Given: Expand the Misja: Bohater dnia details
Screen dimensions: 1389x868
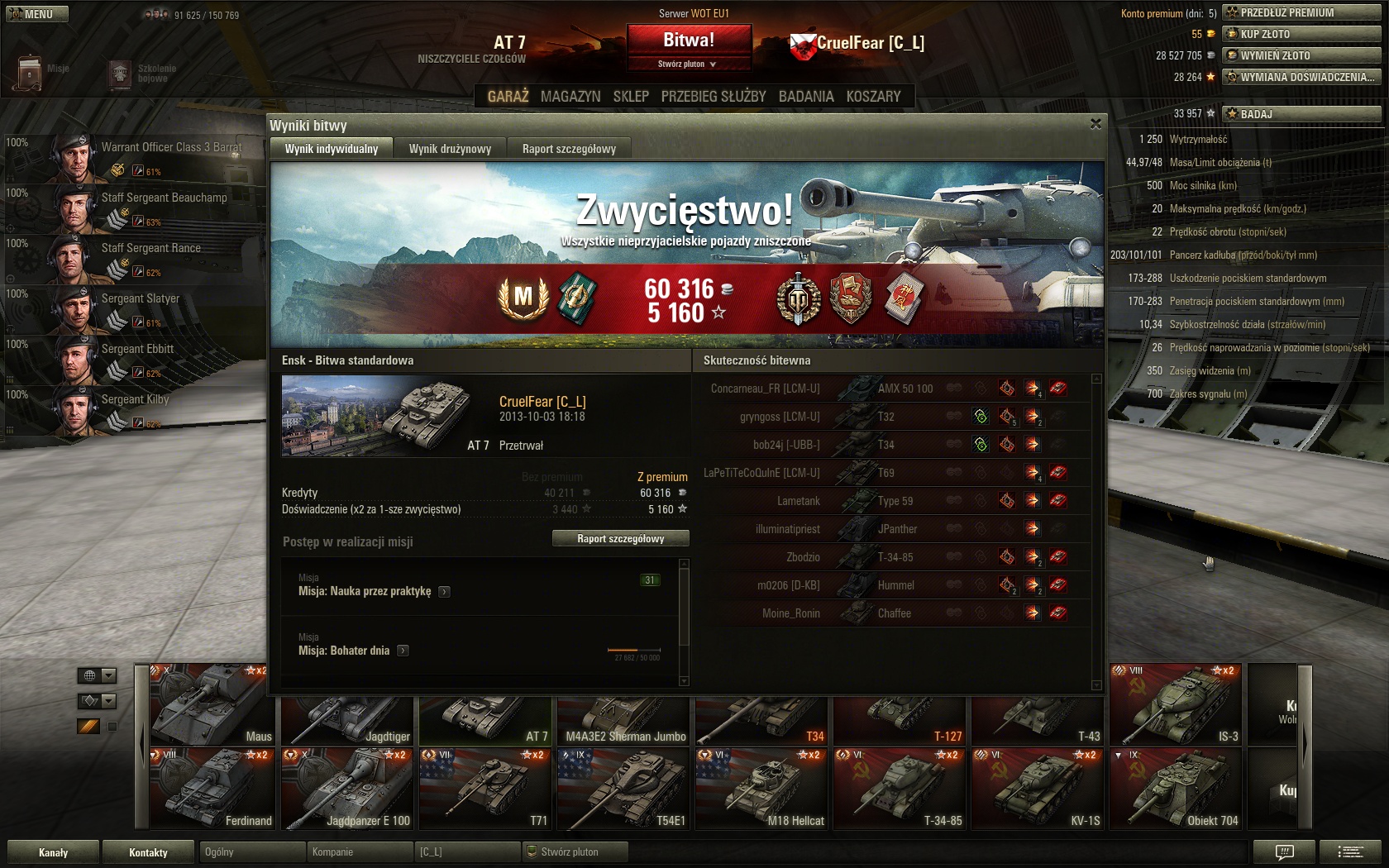Looking at the screenshot, I should click(x=403, y=651).
